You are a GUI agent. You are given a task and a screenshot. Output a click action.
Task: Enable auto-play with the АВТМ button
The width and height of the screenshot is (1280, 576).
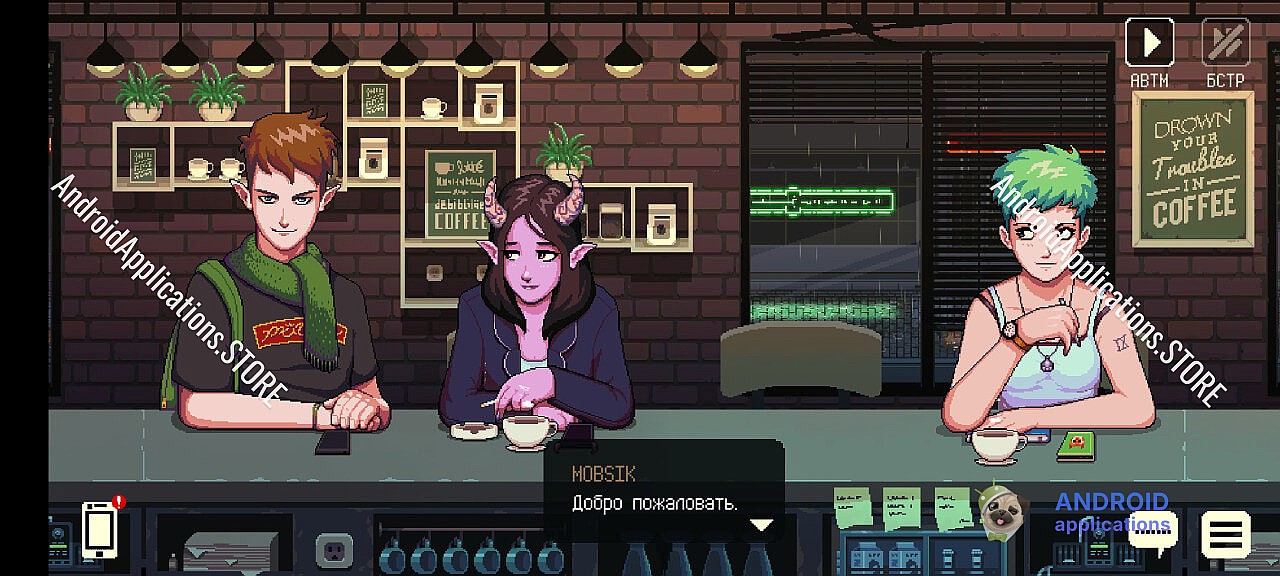(1150, 44)
